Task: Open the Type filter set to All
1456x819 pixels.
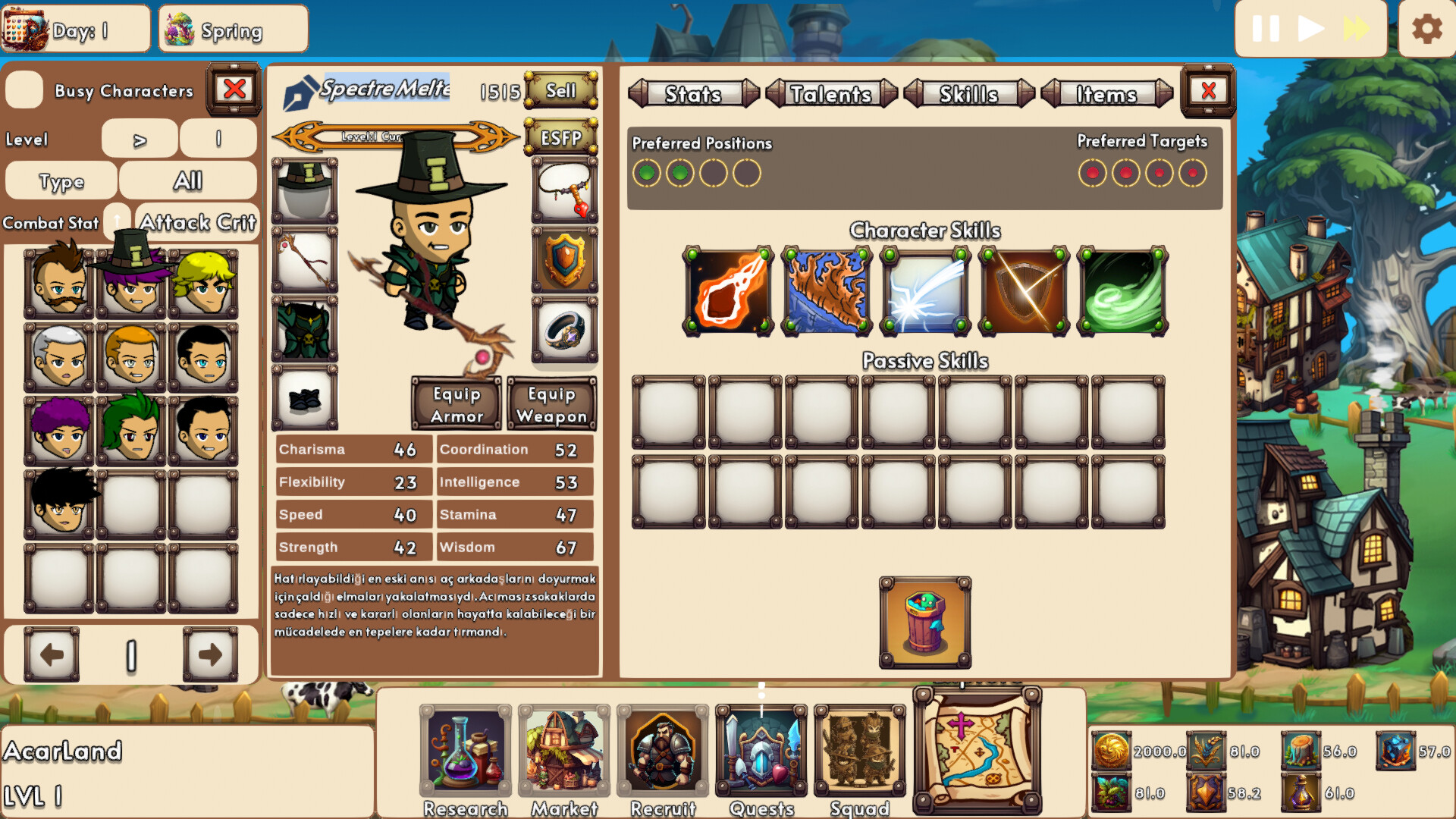Action: pos(189,180)
